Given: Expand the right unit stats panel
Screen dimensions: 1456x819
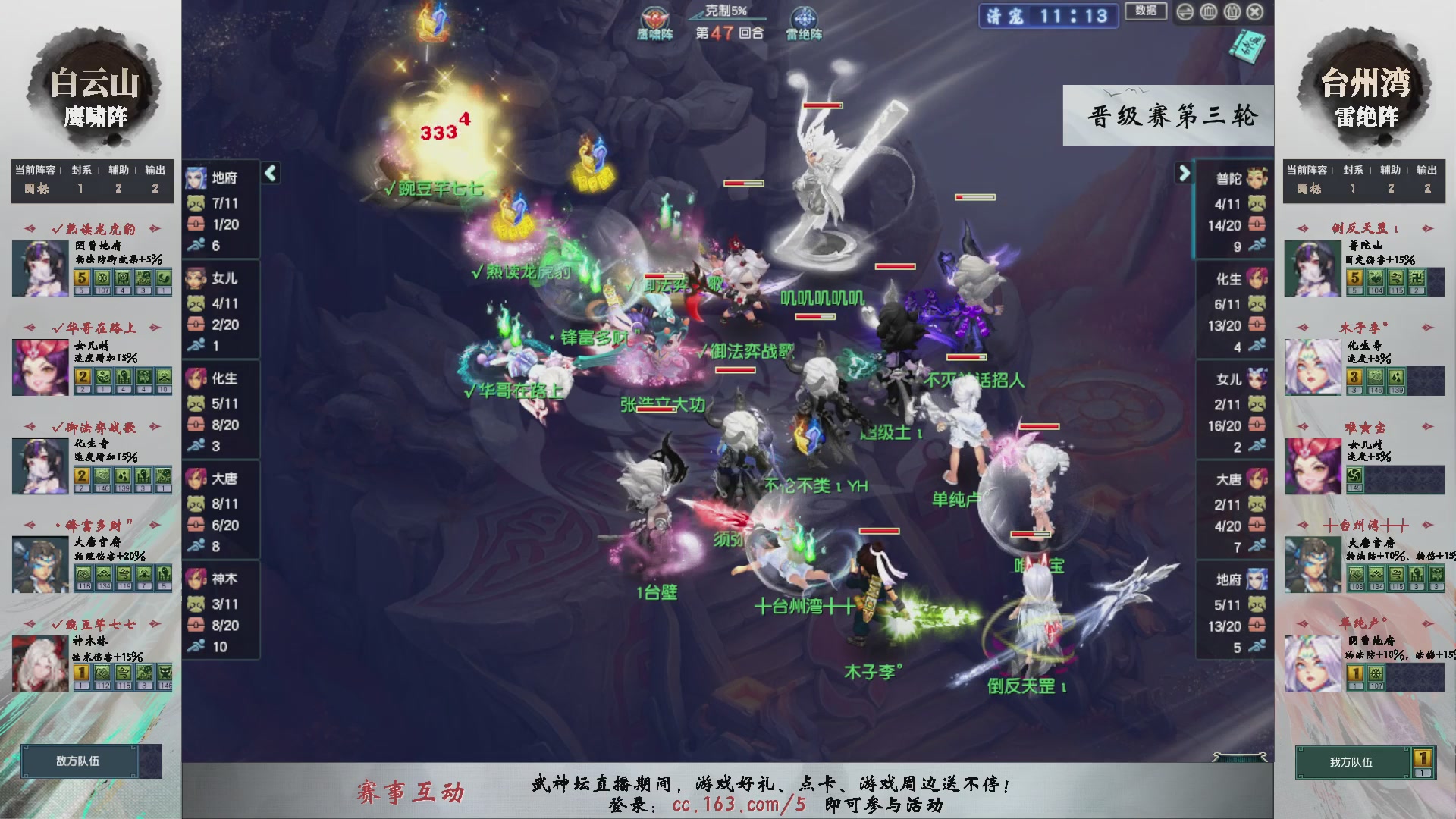Looking at the screenshot, I should [1185, 174].
